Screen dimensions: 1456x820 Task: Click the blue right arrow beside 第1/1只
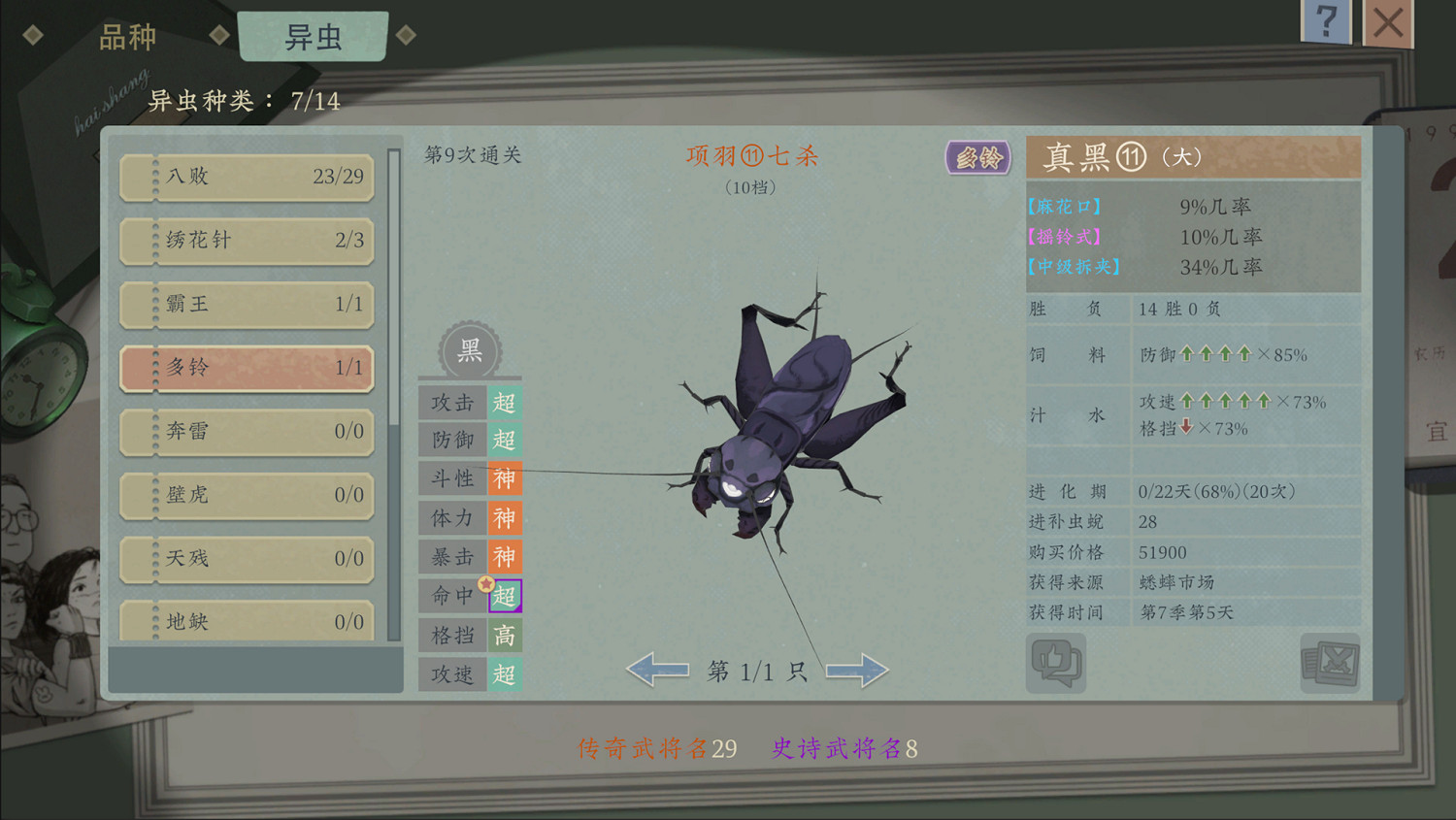tap(855, 670)
